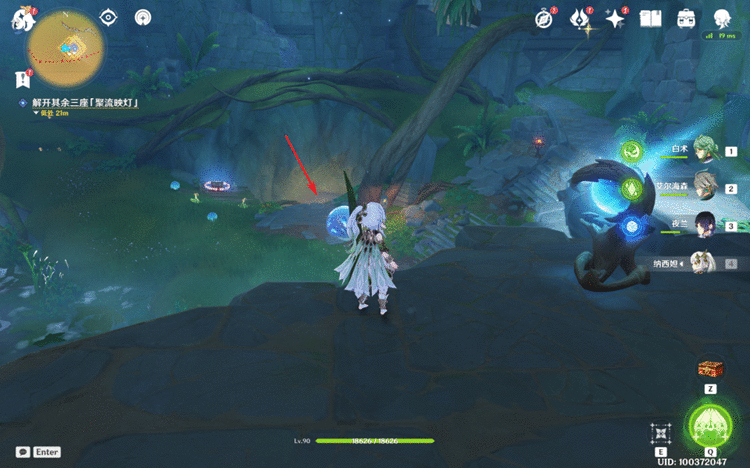This screenshot has width=750, height=468.
Task: Select the tracked quest objective text
Action: pyautogui.click(x=84, y=102)
